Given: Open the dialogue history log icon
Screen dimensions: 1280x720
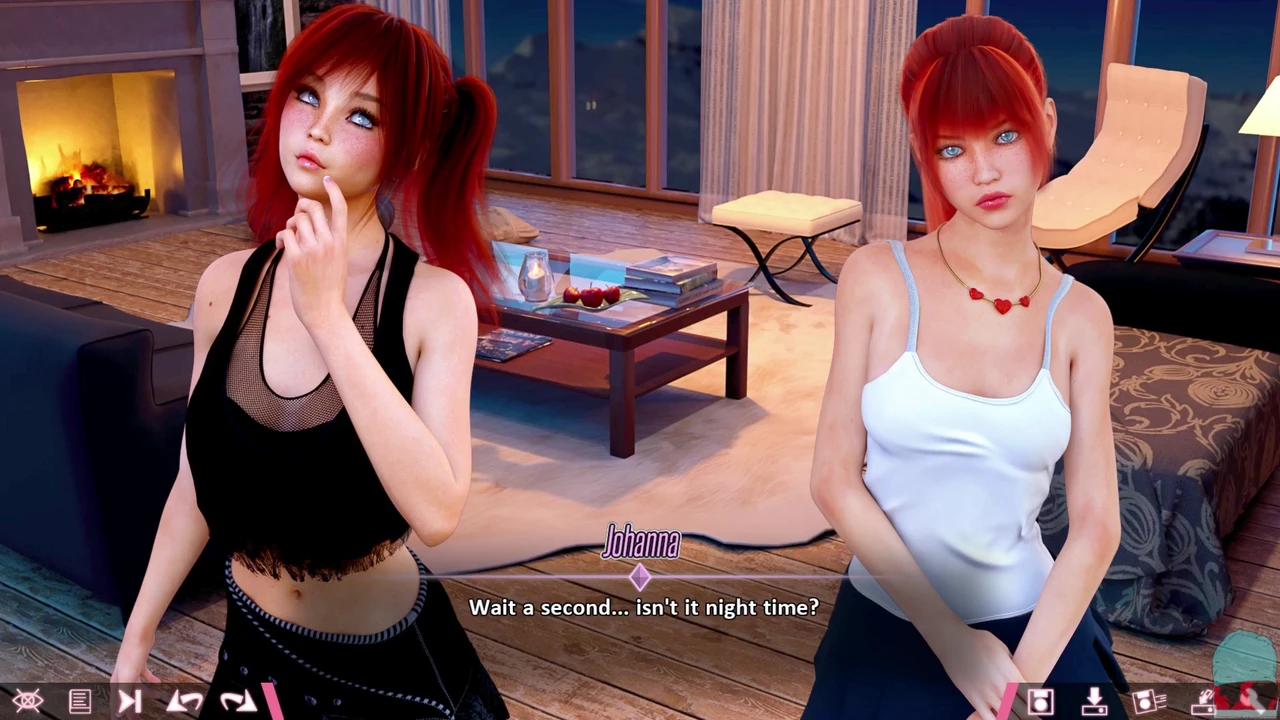Looking at the screenshot, I should (80, 701).
